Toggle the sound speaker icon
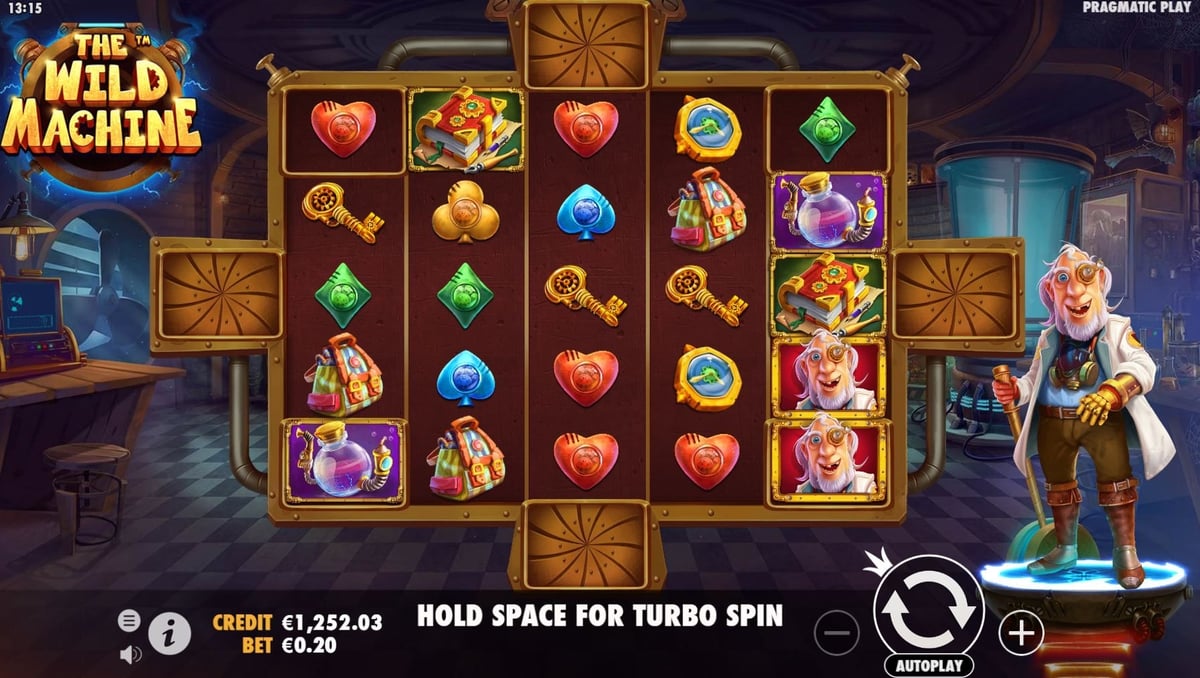The width and height of the screenshot is (1200, 678). [x=130, y=654]
